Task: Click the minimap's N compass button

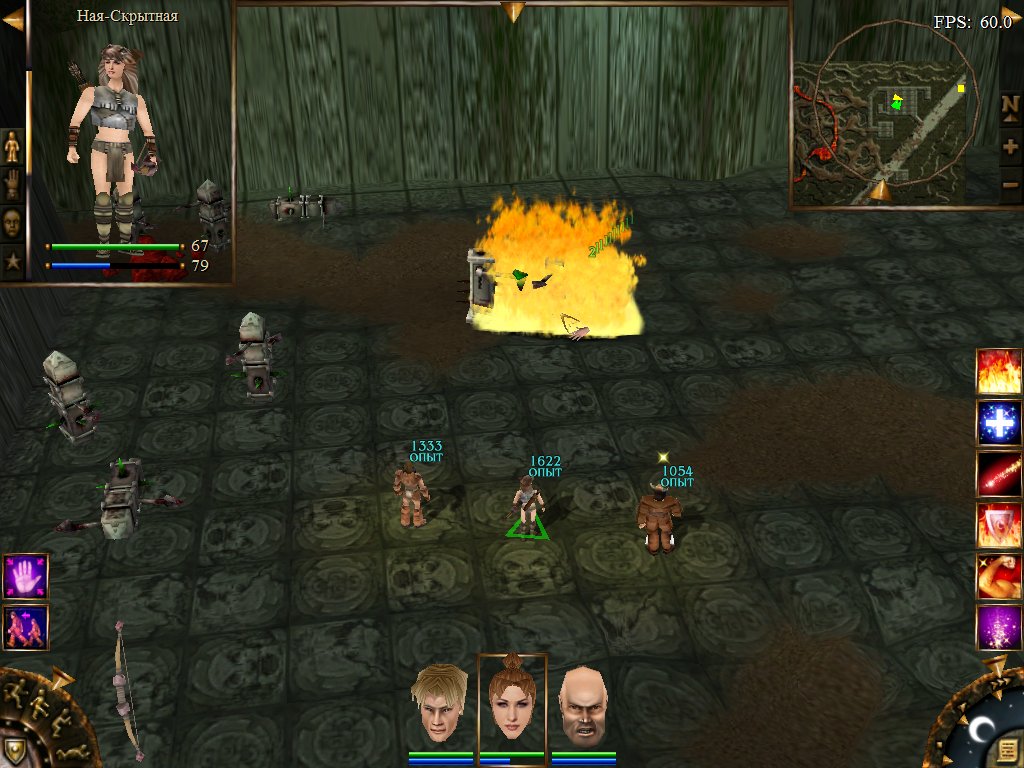Action: pos(1010,106)
